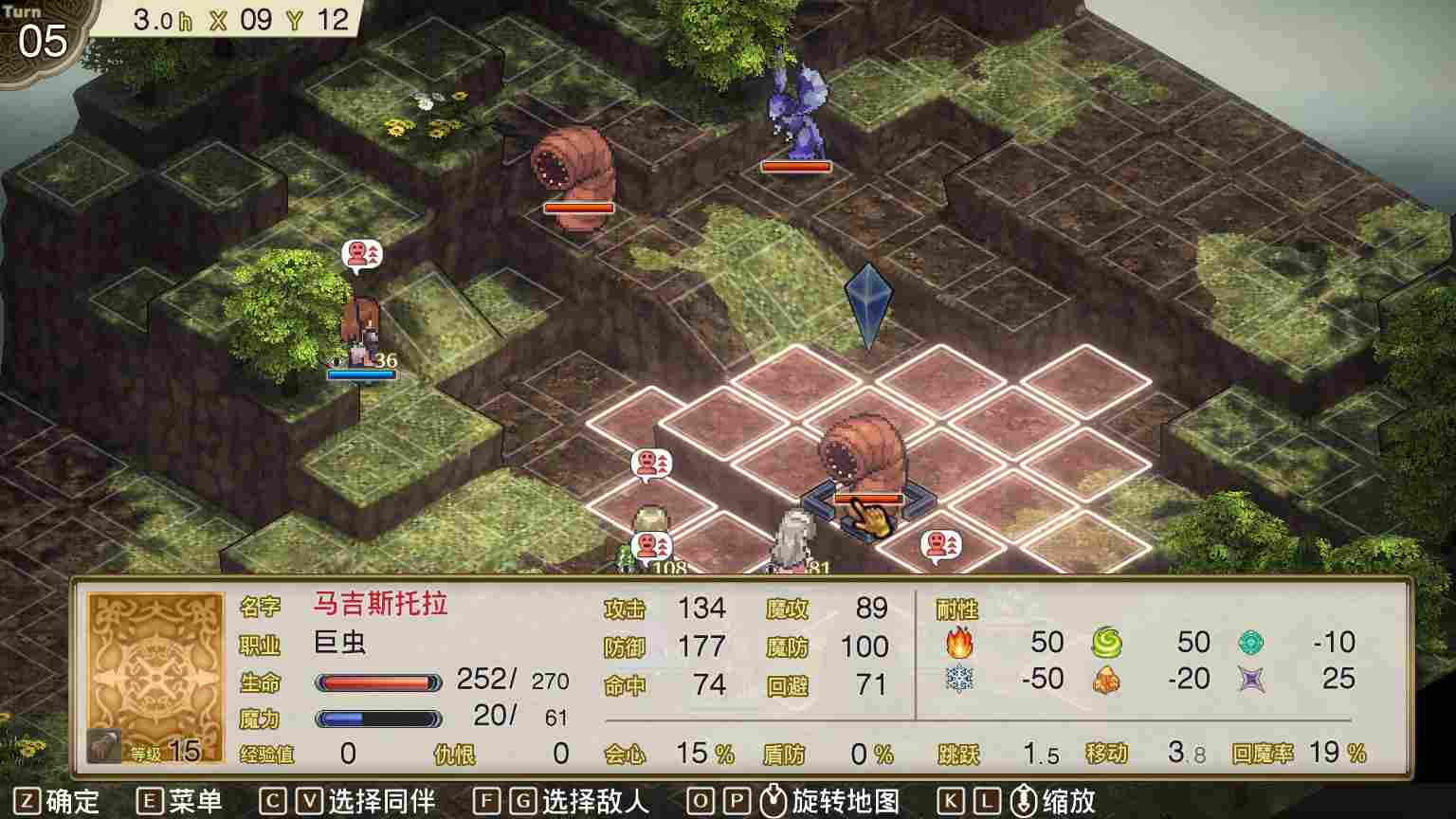Click the teal light resistance orb icon

[1250, 643]
